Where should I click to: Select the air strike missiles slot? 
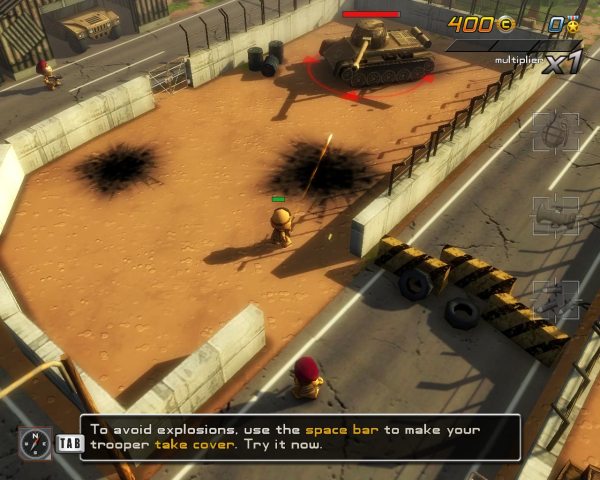(x=556, y=299)
